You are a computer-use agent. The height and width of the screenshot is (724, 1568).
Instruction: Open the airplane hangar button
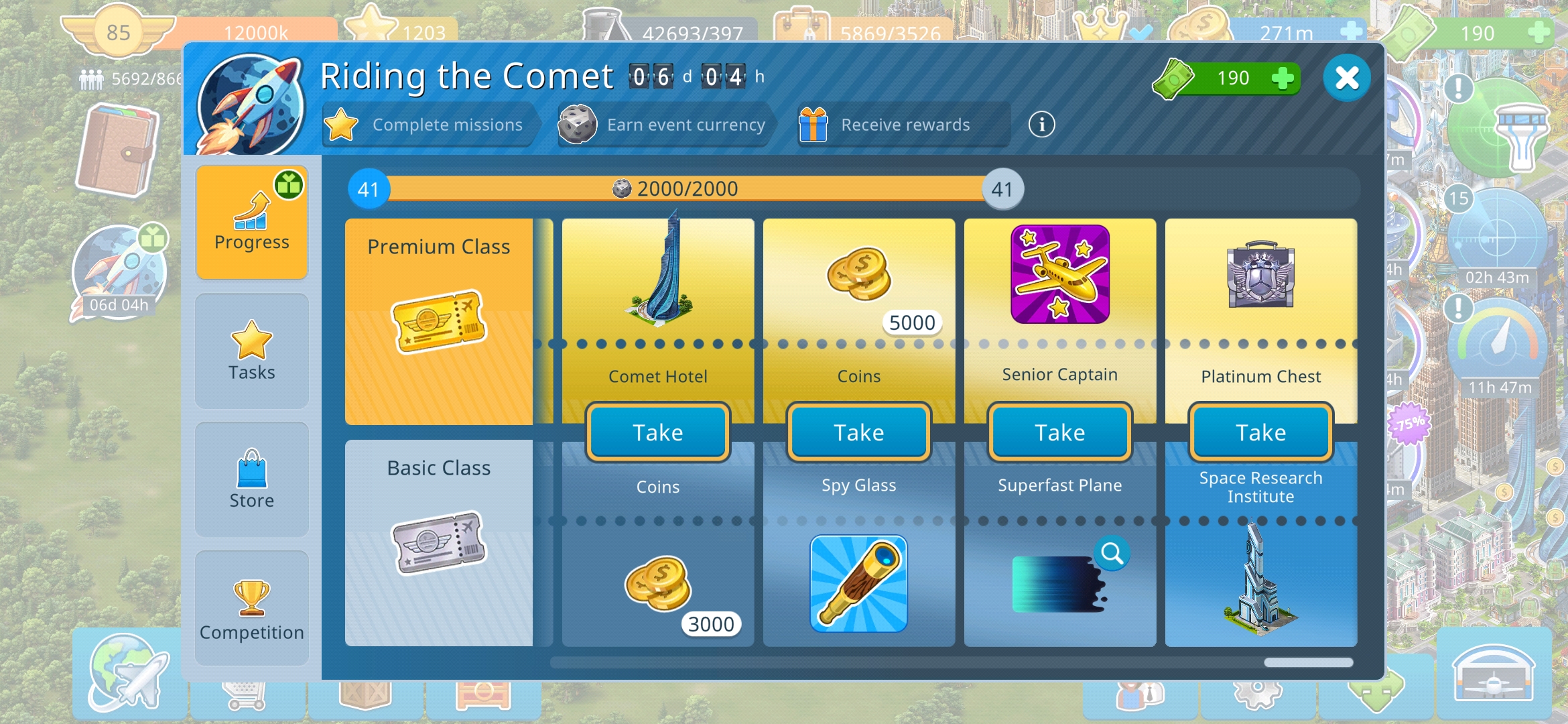click(1493, 674)
